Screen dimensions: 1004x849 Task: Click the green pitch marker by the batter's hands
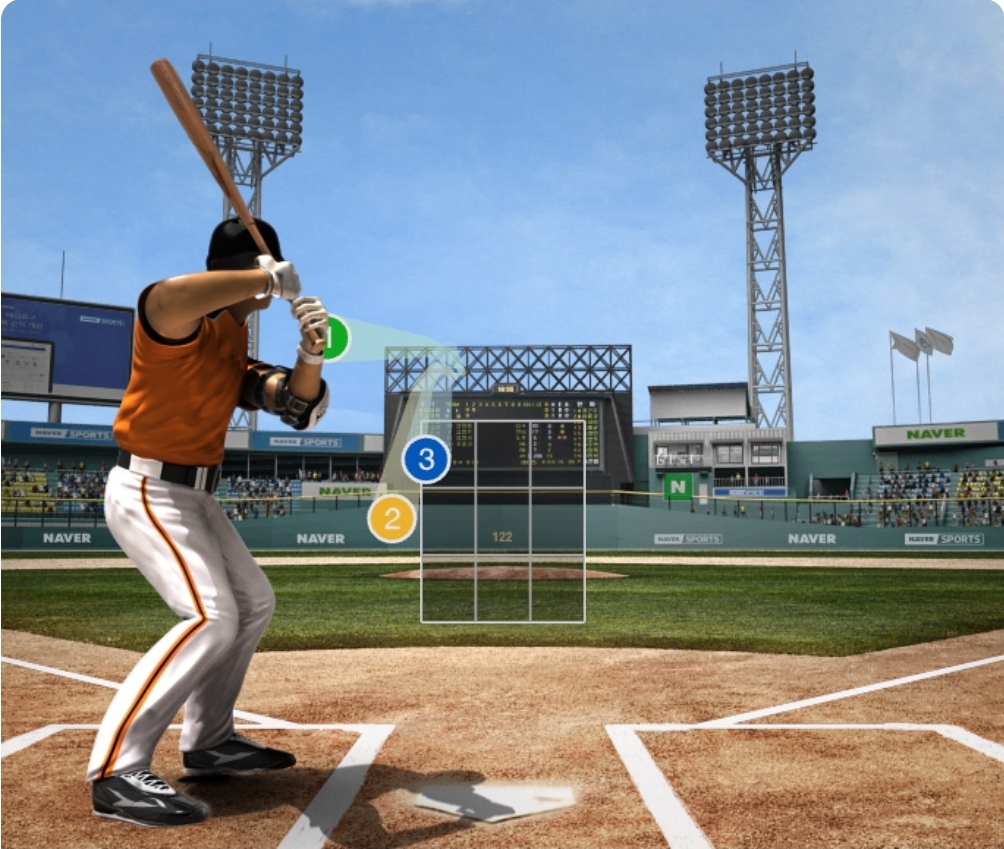coord(338,338)
